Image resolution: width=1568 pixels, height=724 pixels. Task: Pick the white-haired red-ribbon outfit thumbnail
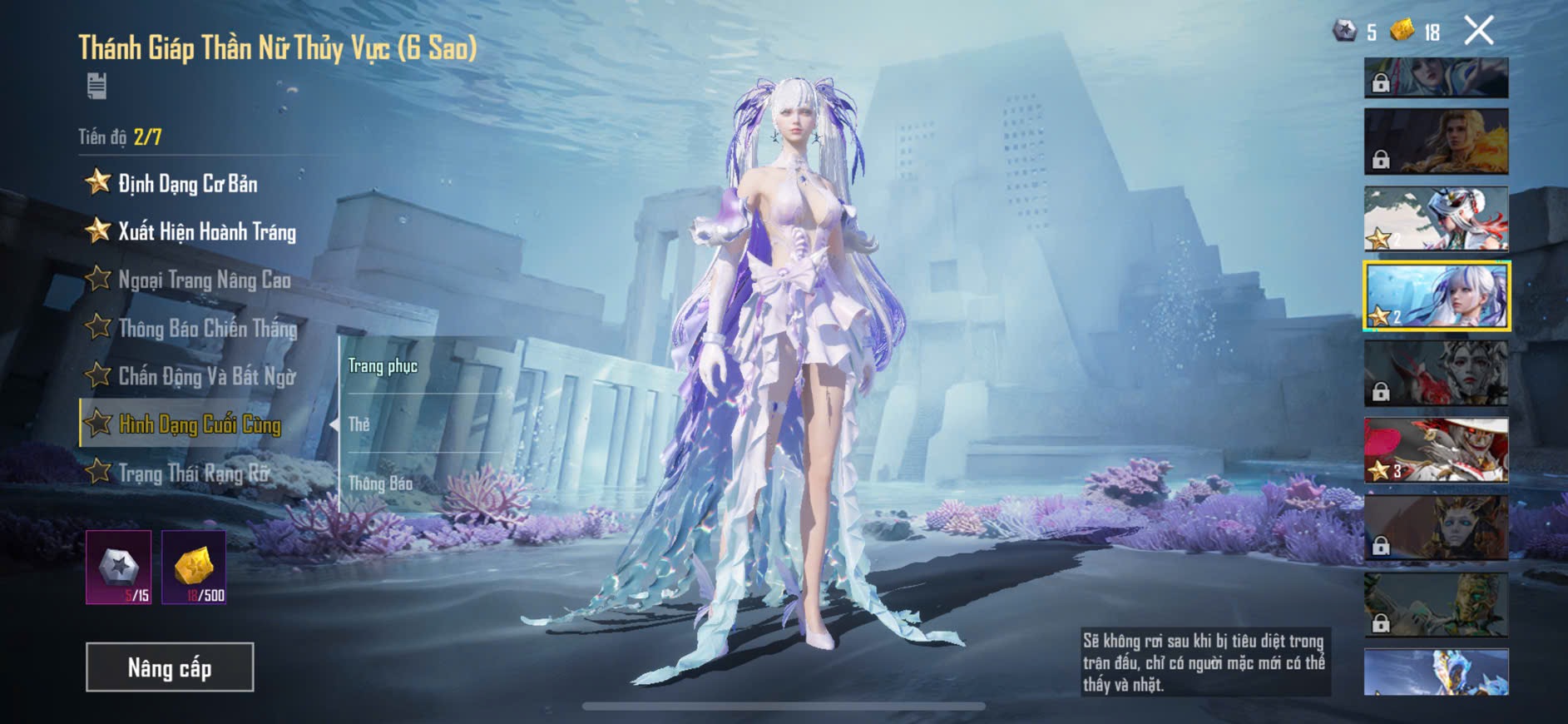[x=1436, y=219]
